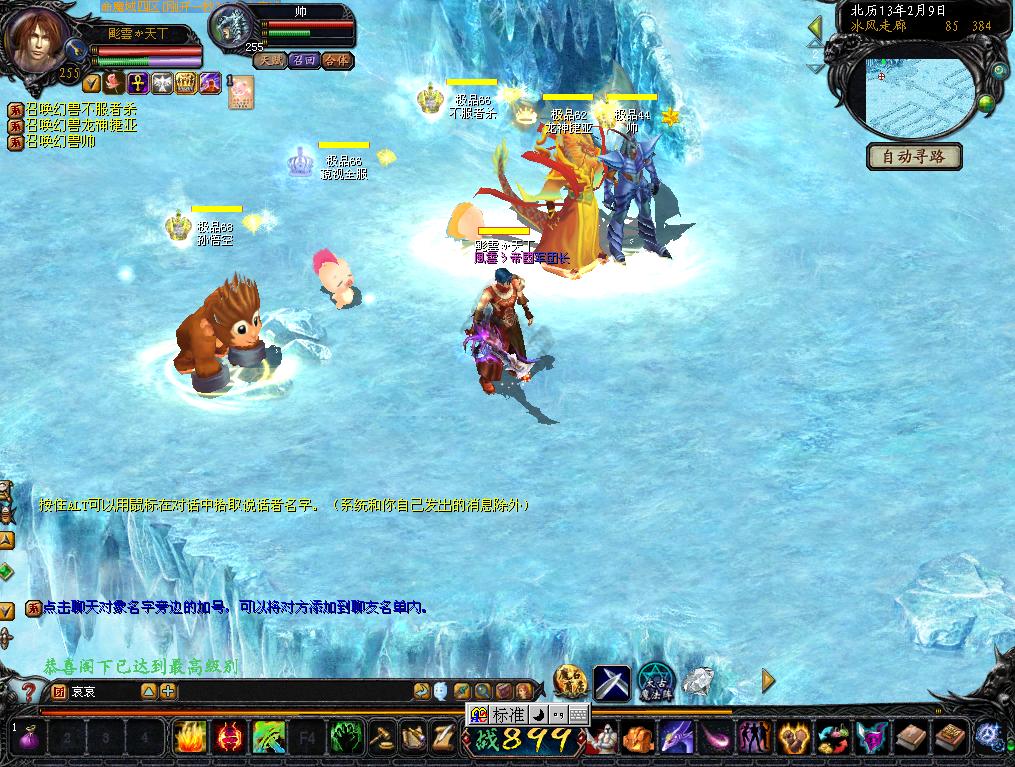The width and height of the screenshot is (1015, 767).
Task: Activate the flame skill in the hotbar
Action: click(x=189, y=738)
